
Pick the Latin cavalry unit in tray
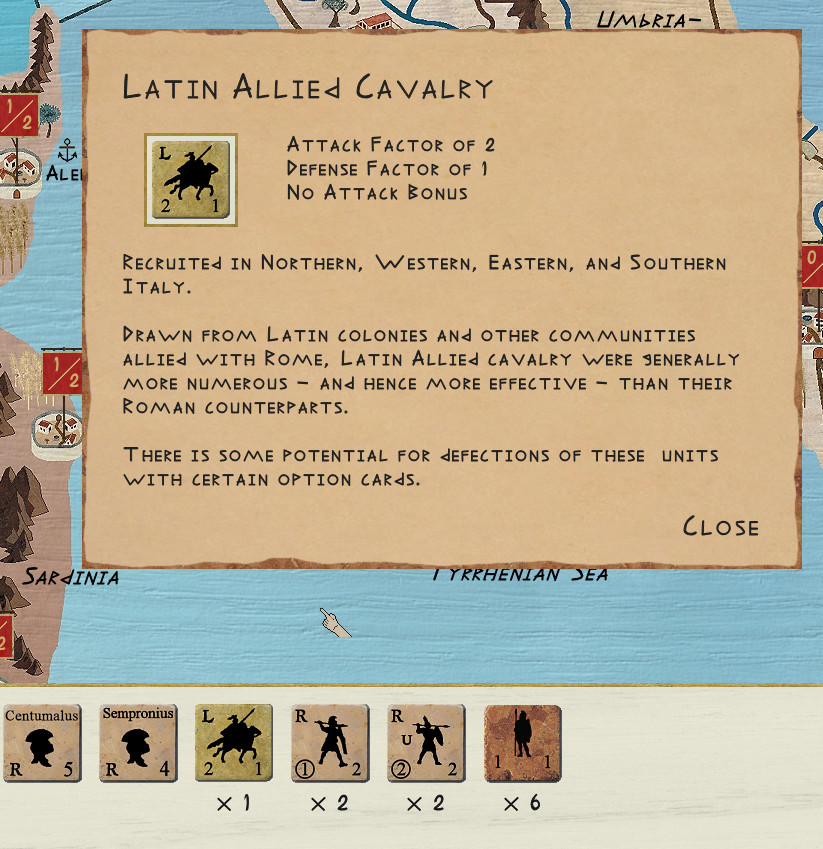[x=234, y=743]
